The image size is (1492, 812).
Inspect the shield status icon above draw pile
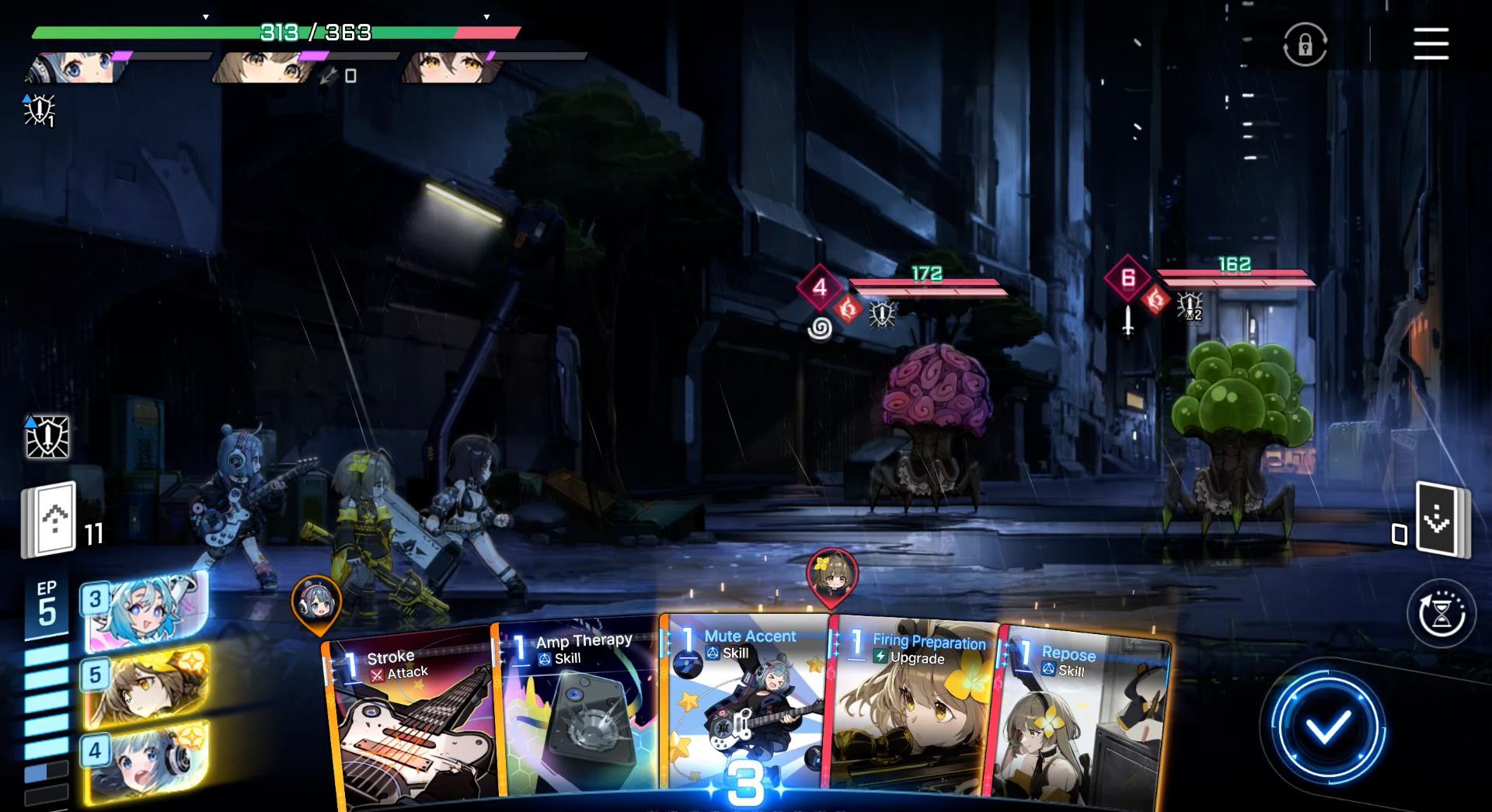[47, 437]
